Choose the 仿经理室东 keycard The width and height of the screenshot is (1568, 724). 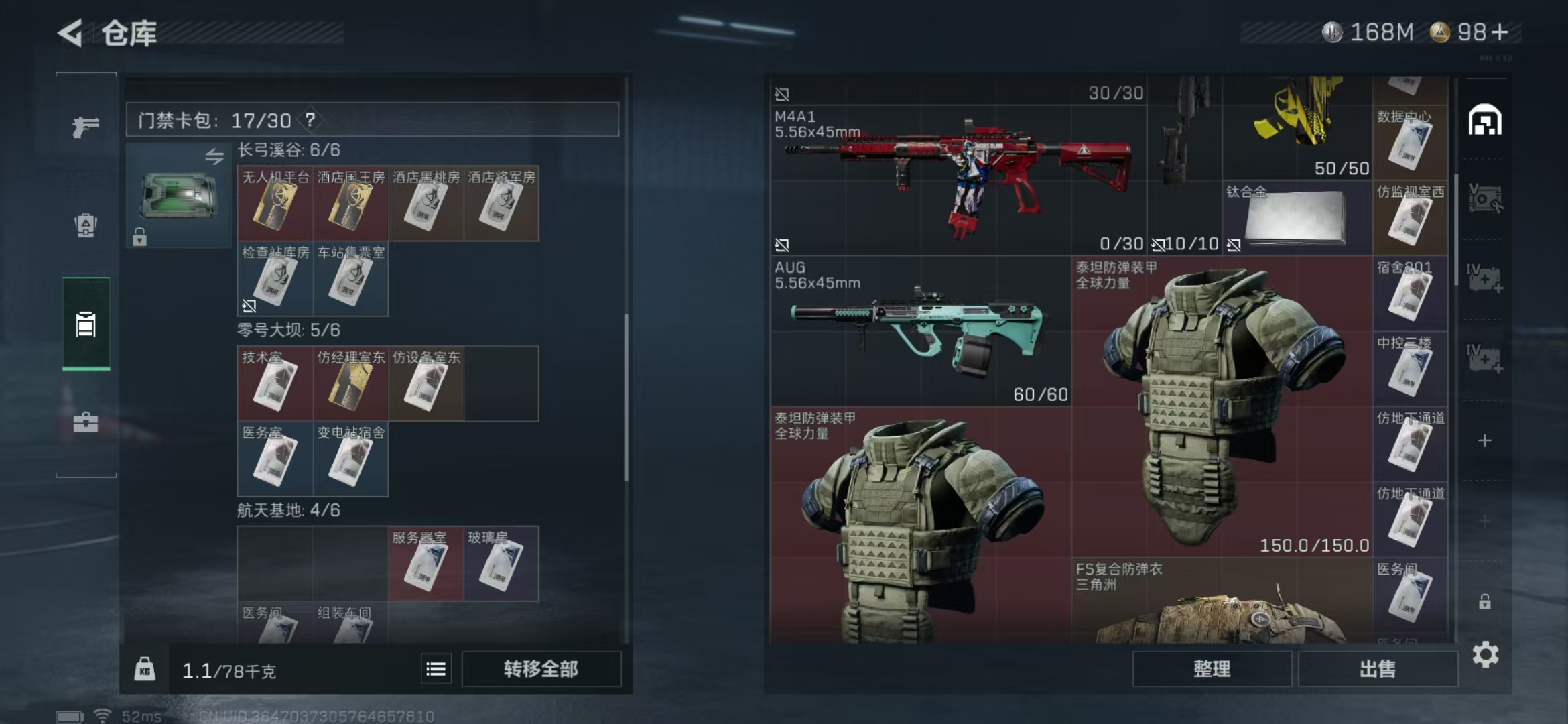point(350,384)
